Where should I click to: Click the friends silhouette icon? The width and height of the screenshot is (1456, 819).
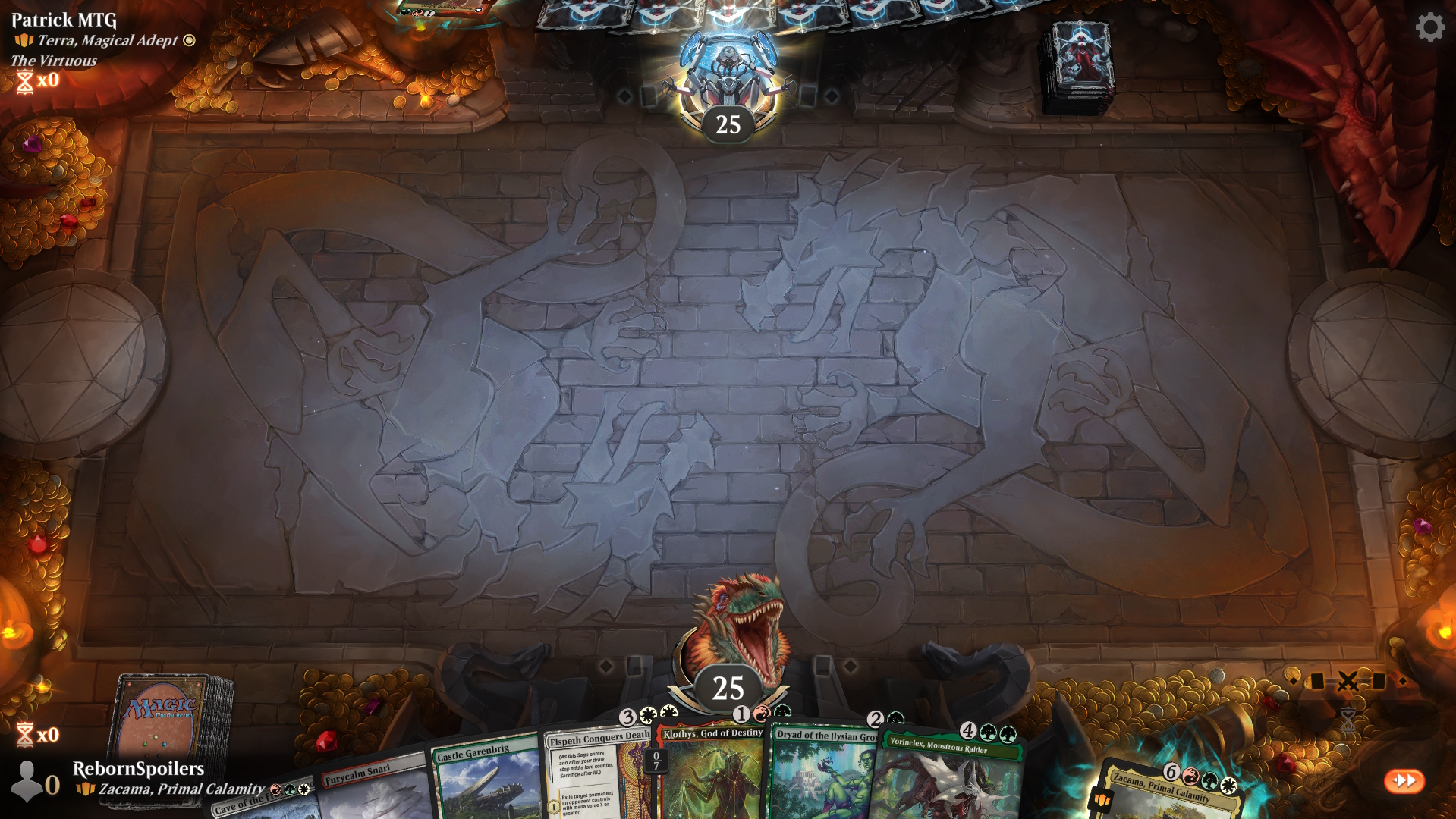point(27,781)
